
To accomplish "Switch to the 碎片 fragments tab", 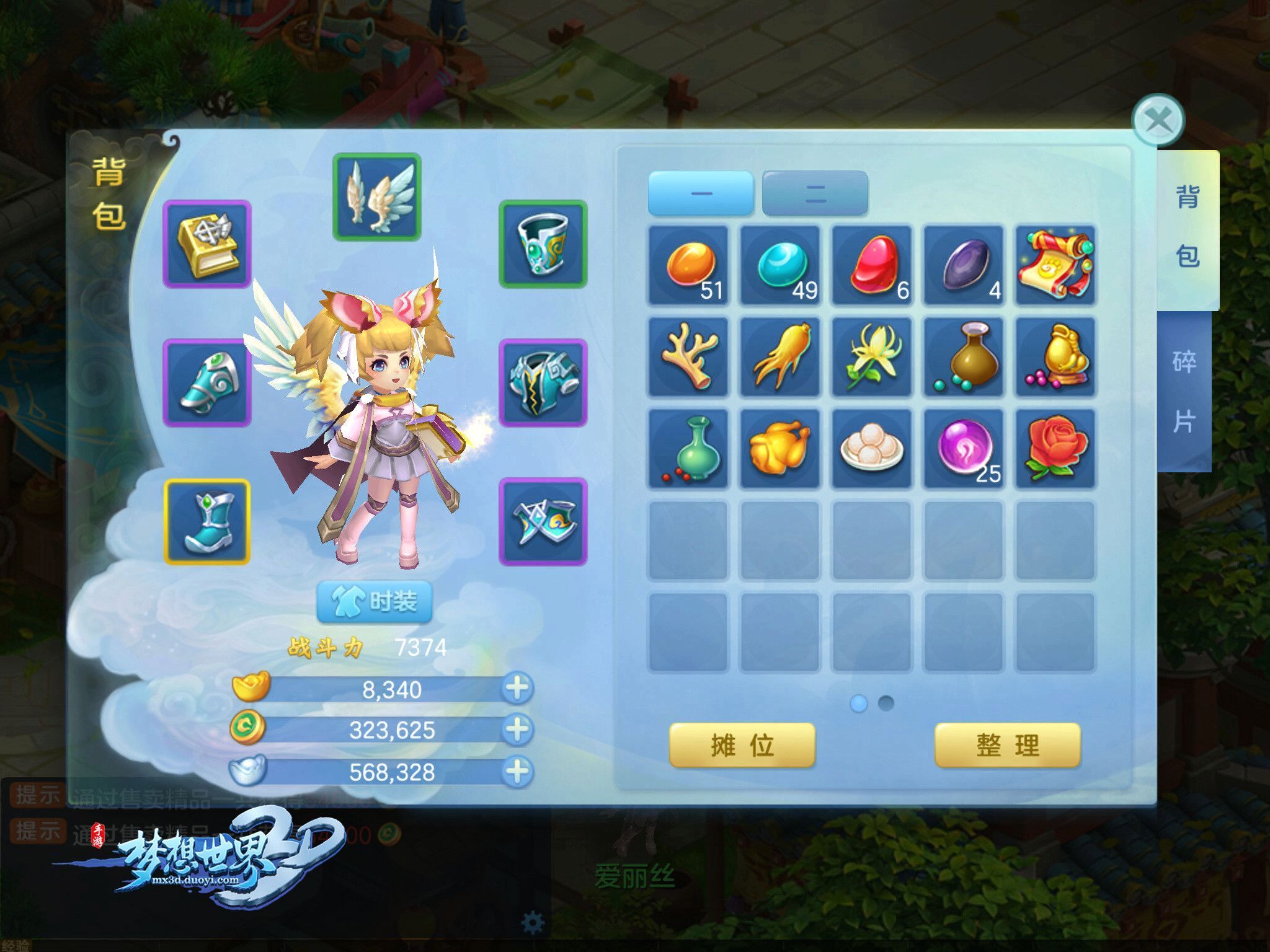I will [x=1184, y=392].
